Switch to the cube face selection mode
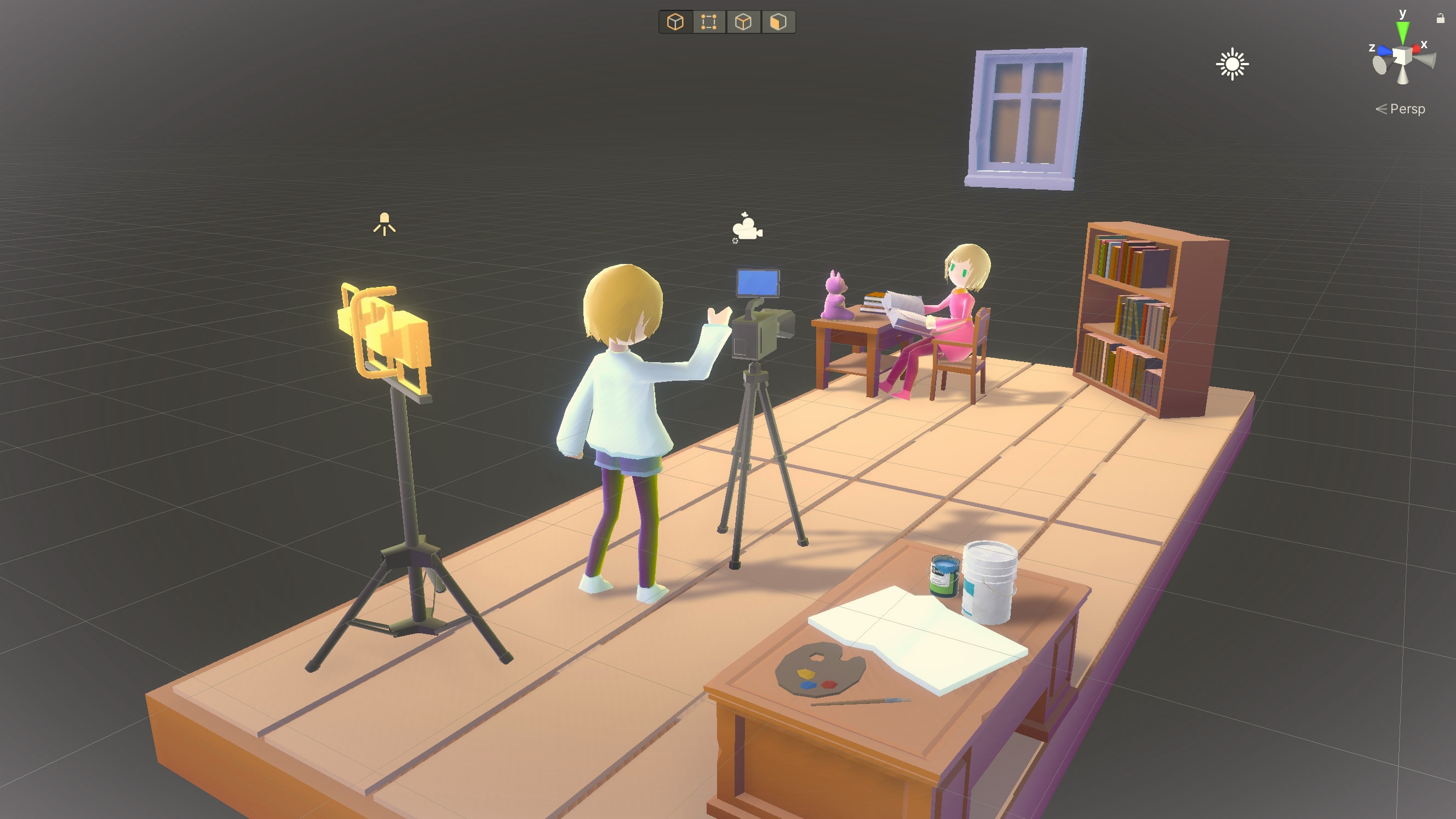 (778, 22)
